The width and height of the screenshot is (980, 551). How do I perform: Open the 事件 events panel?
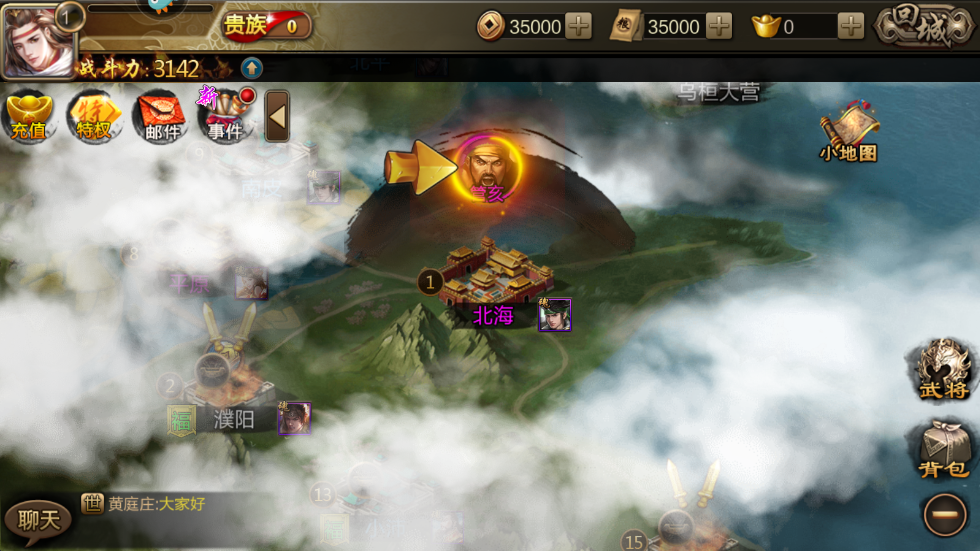pyautogui.click(x=226, y=117)
